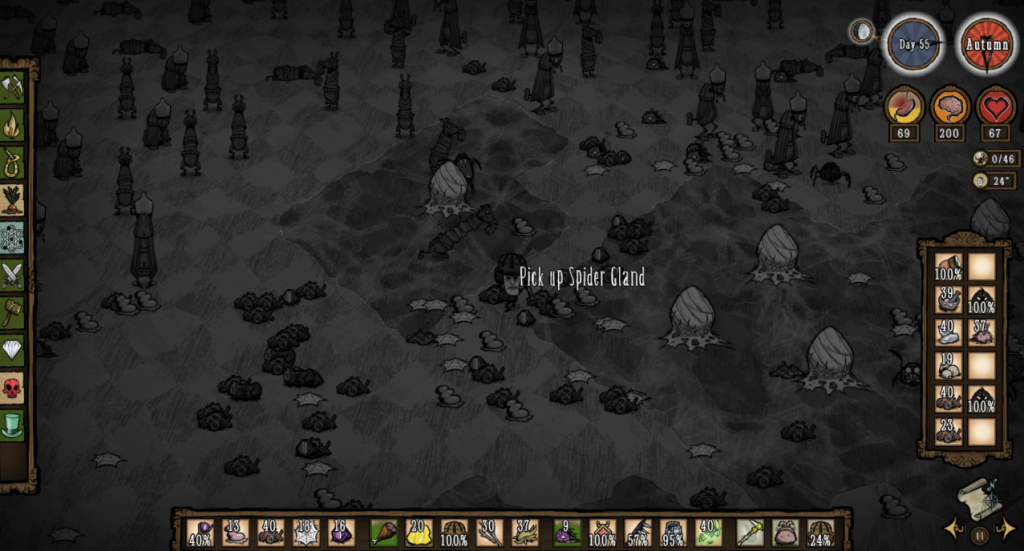The width and height of the screenshot is (1024, 551).
Task: Select the spider silk stack of 18
Action: tap(307, 532)
